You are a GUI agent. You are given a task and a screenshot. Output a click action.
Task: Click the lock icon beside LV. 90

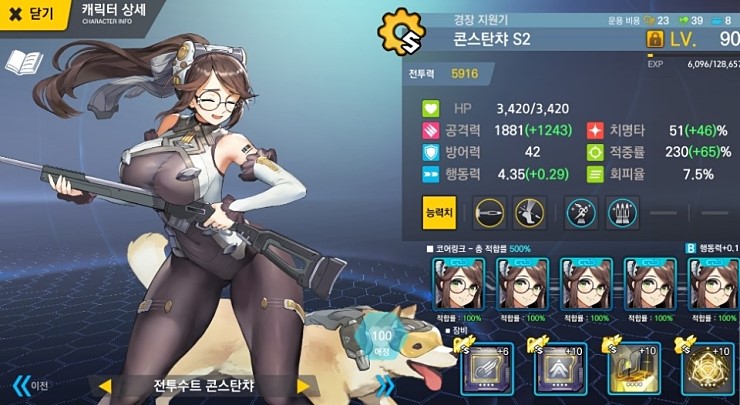[x=656, y=39]
